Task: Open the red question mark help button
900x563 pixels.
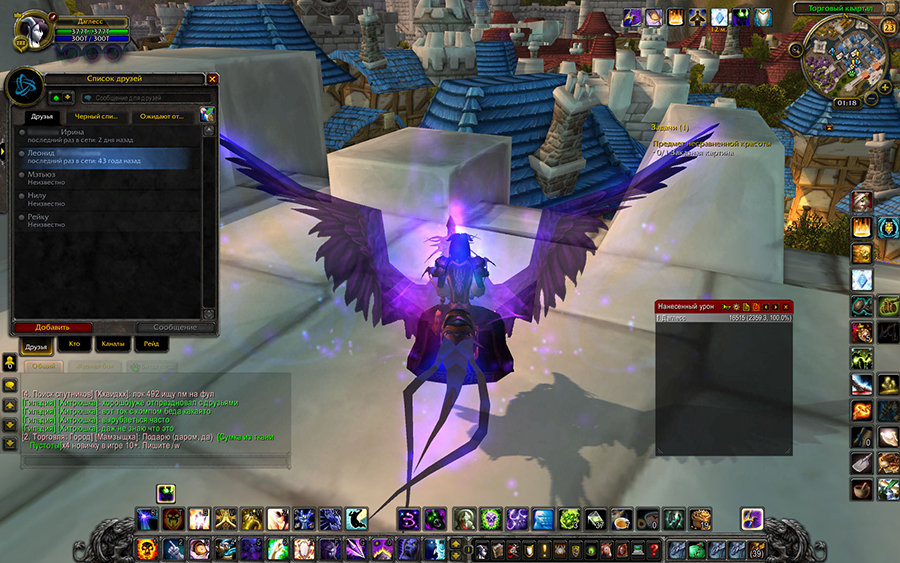Action: (x=653, y=549)
